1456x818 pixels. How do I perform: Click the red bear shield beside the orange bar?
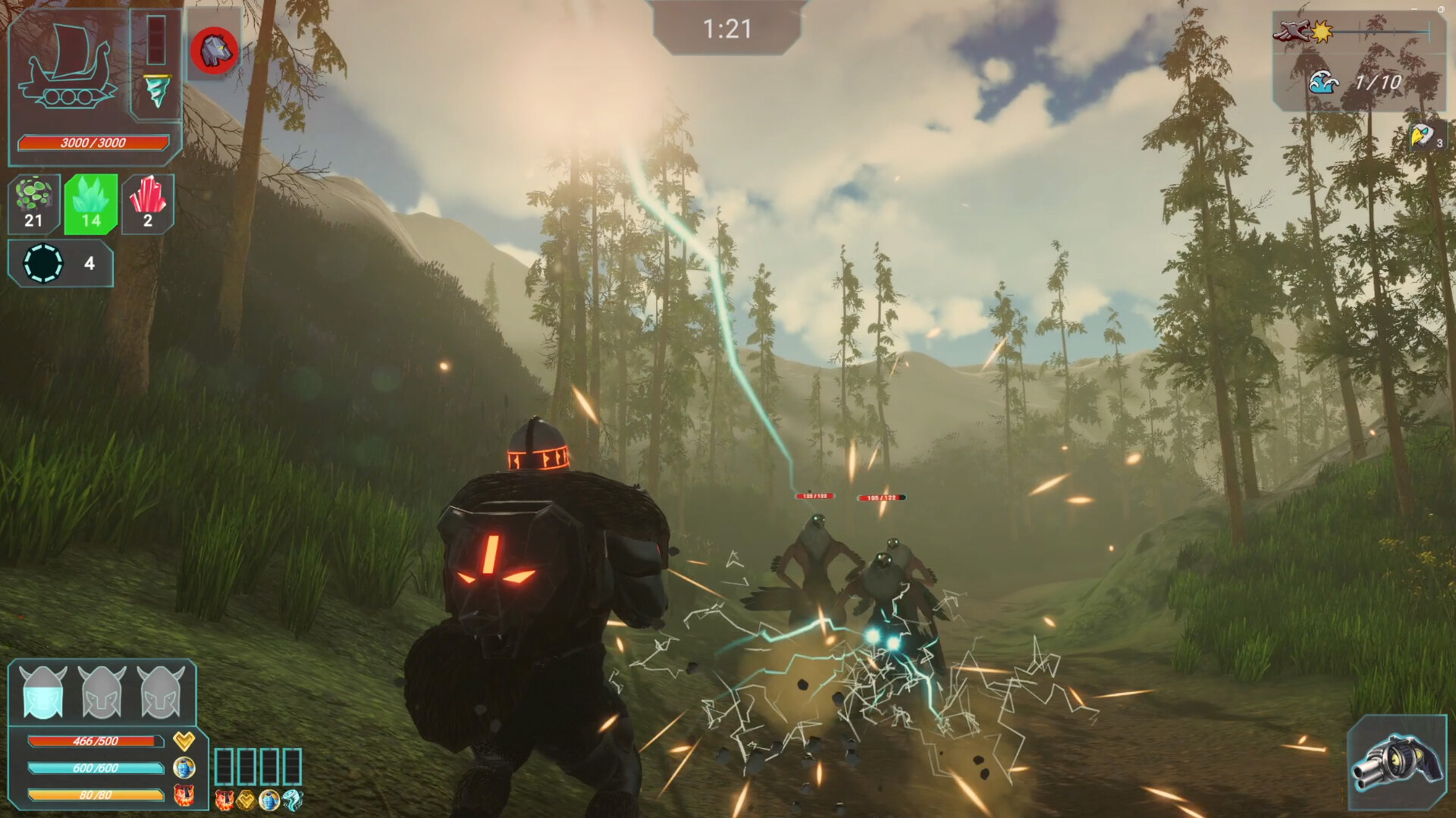pos(184,794)
